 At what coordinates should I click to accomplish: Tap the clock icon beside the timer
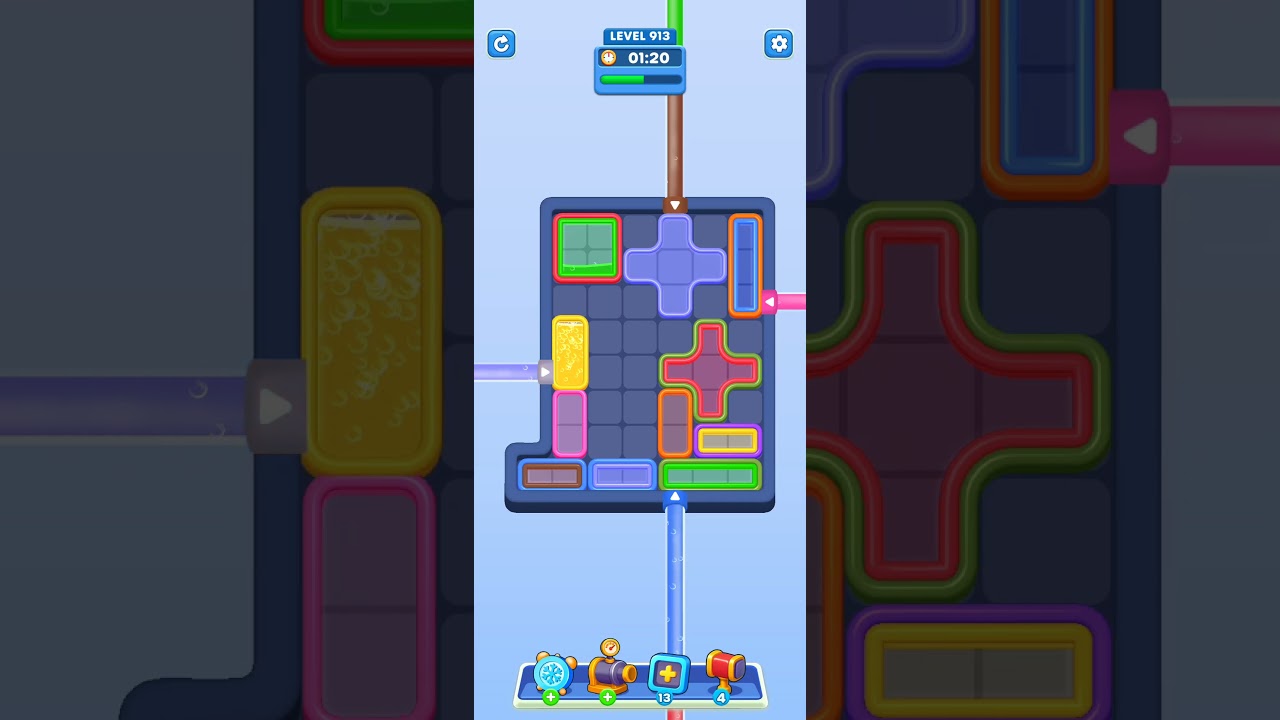(x=609, y=57)
